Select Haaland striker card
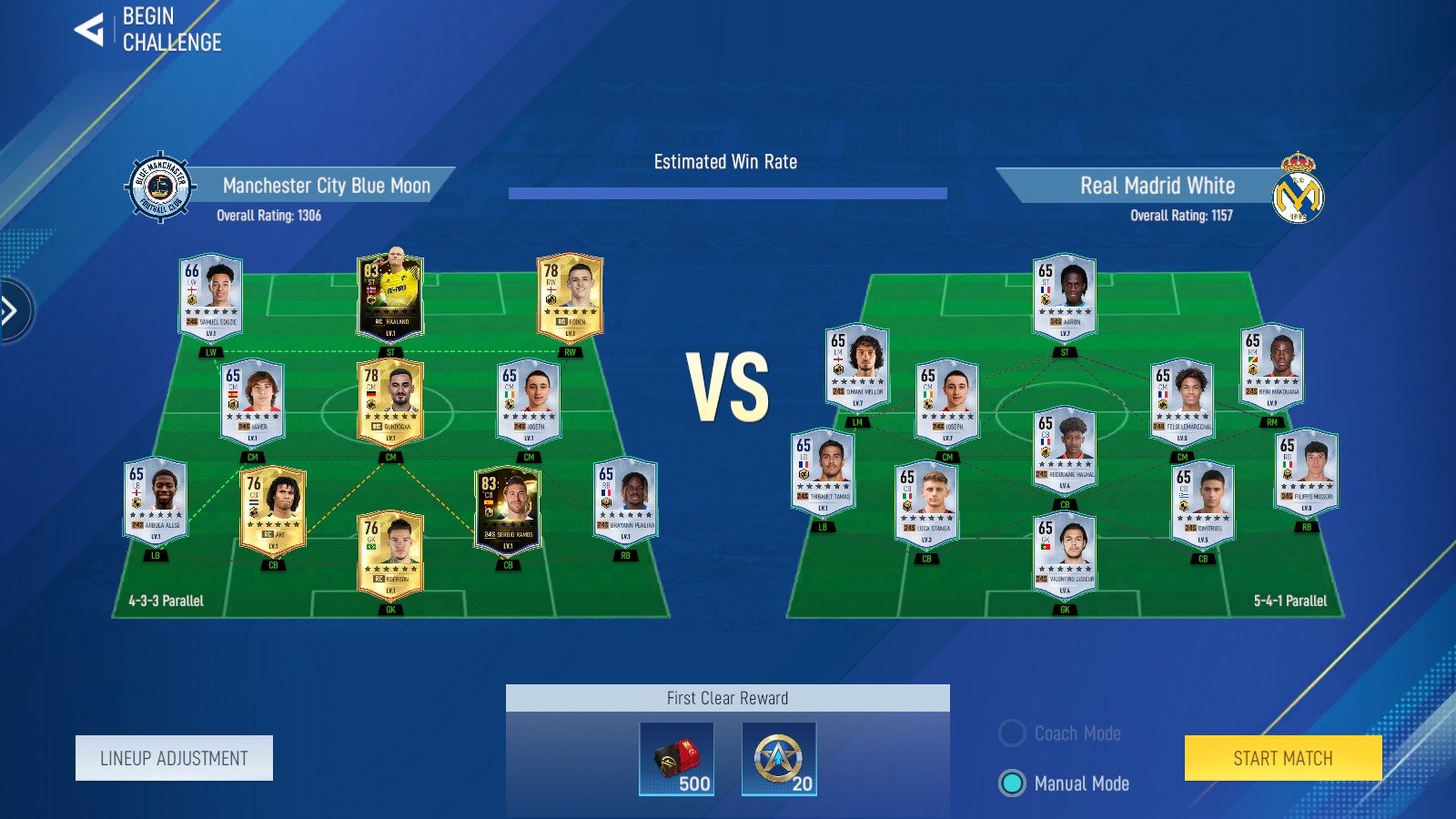The width and height of the screenshot is (1456, 819). coord(390,296)
